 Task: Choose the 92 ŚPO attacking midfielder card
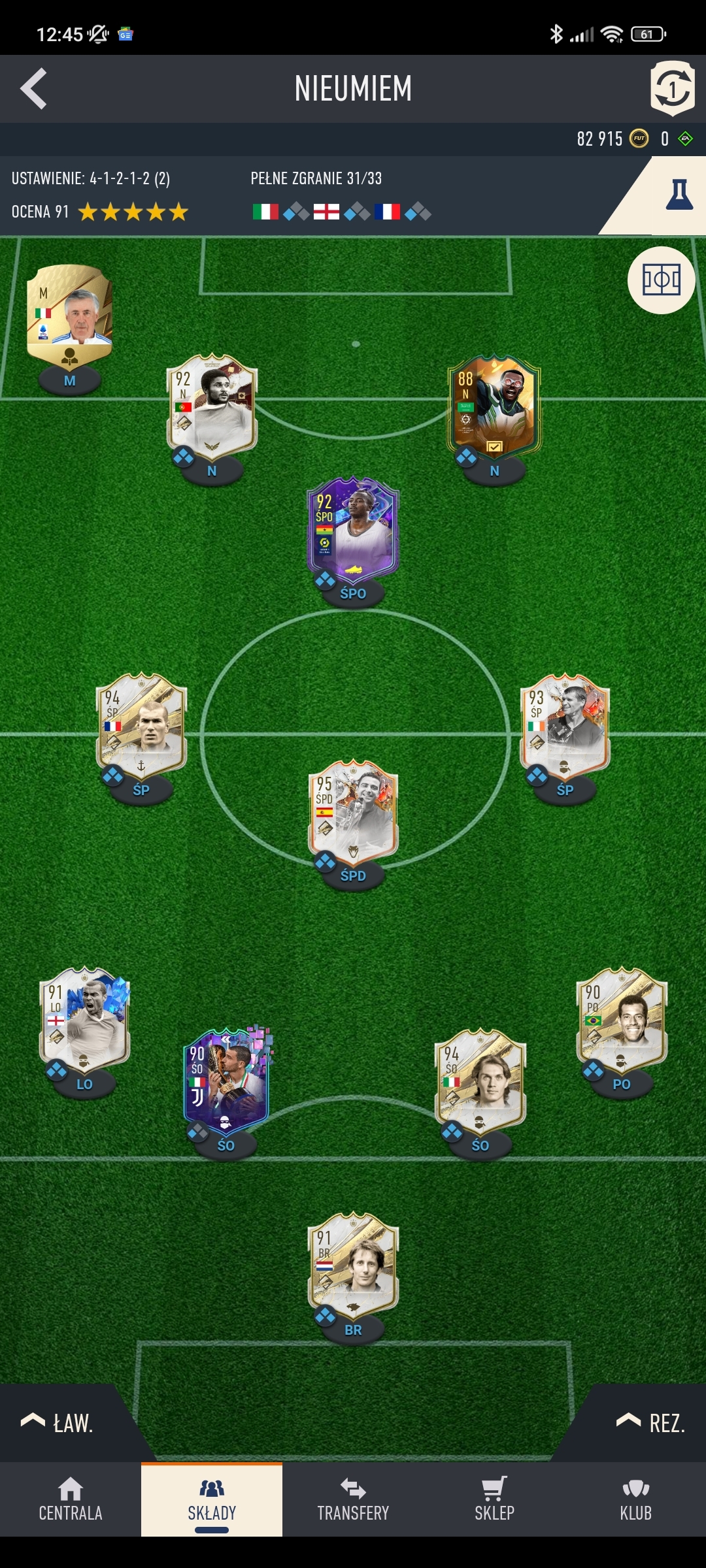353,529
